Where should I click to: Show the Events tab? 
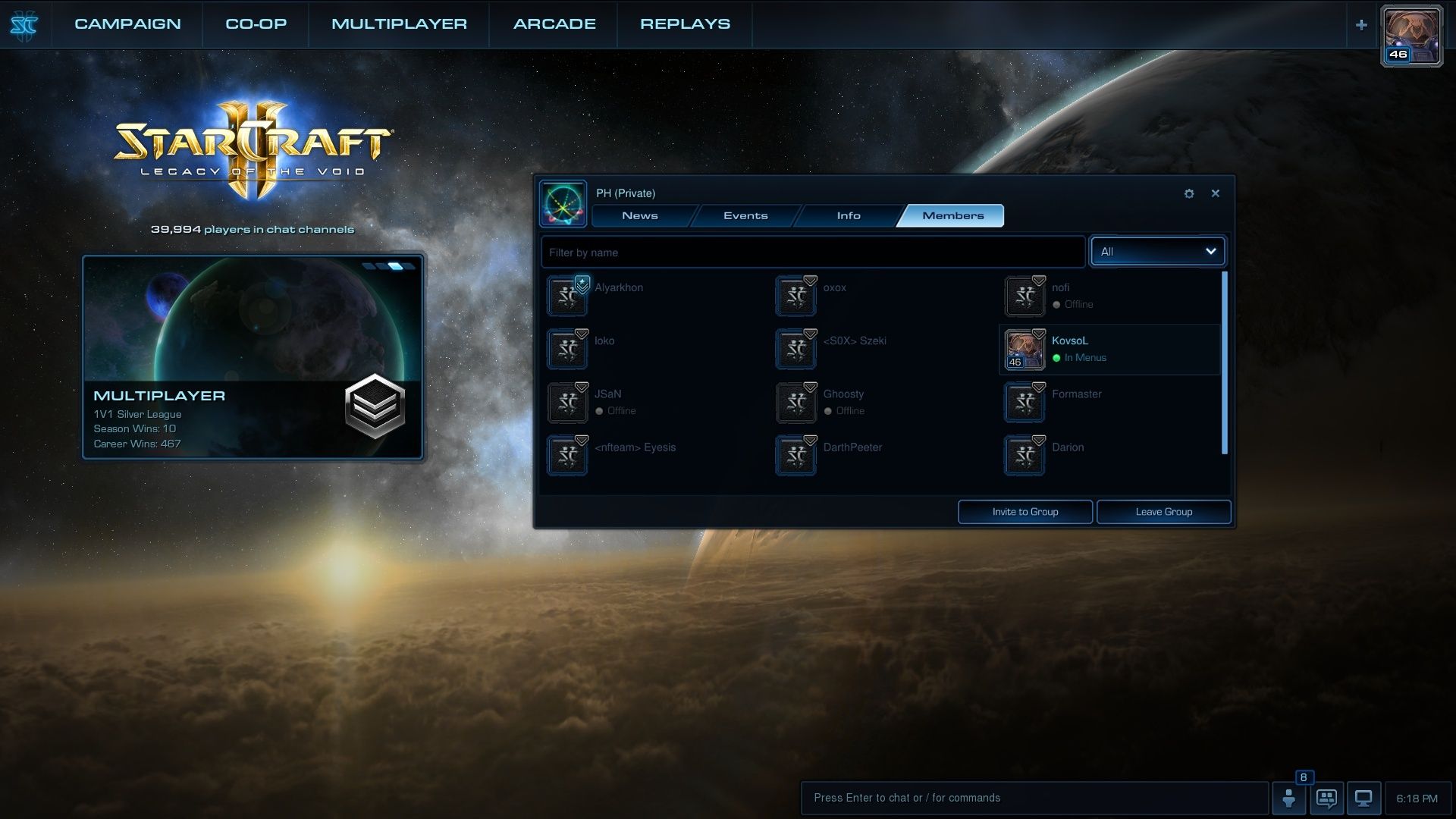tap(745, 216)
